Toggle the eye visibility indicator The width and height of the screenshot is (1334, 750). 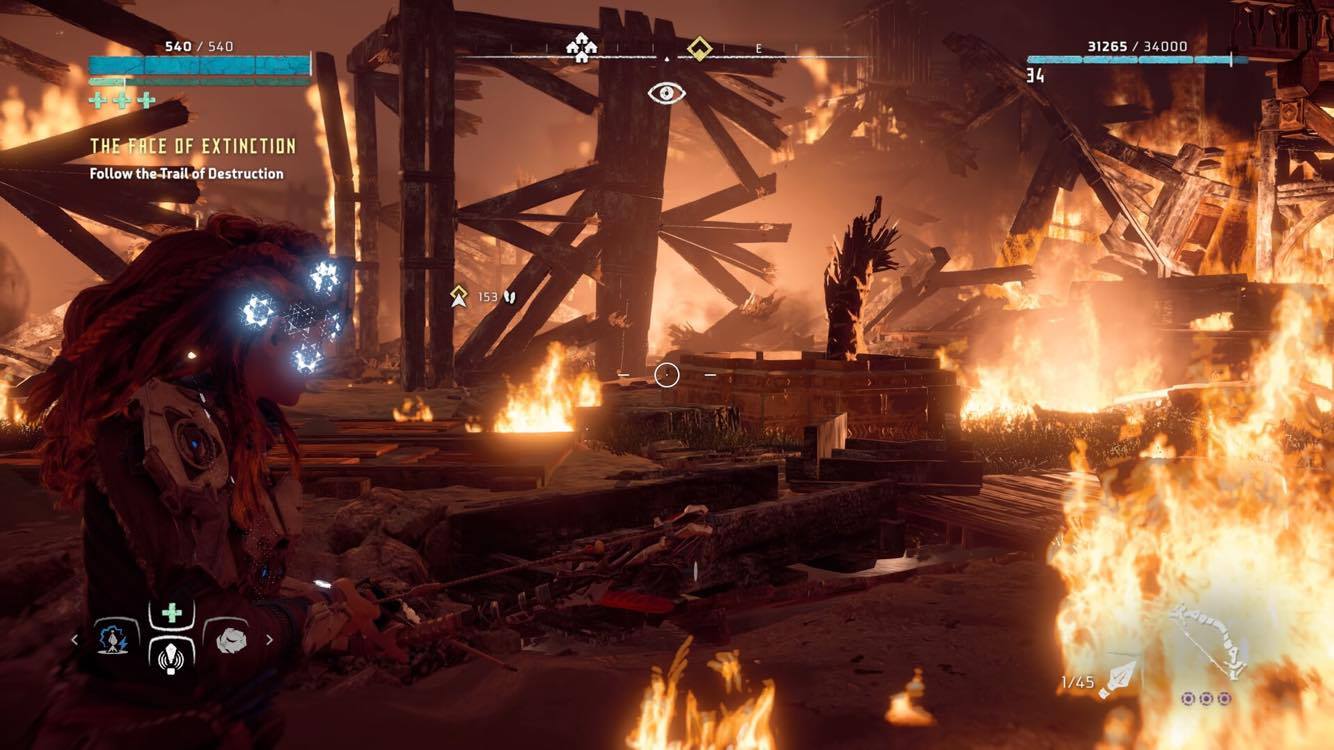tap(666, 93)
